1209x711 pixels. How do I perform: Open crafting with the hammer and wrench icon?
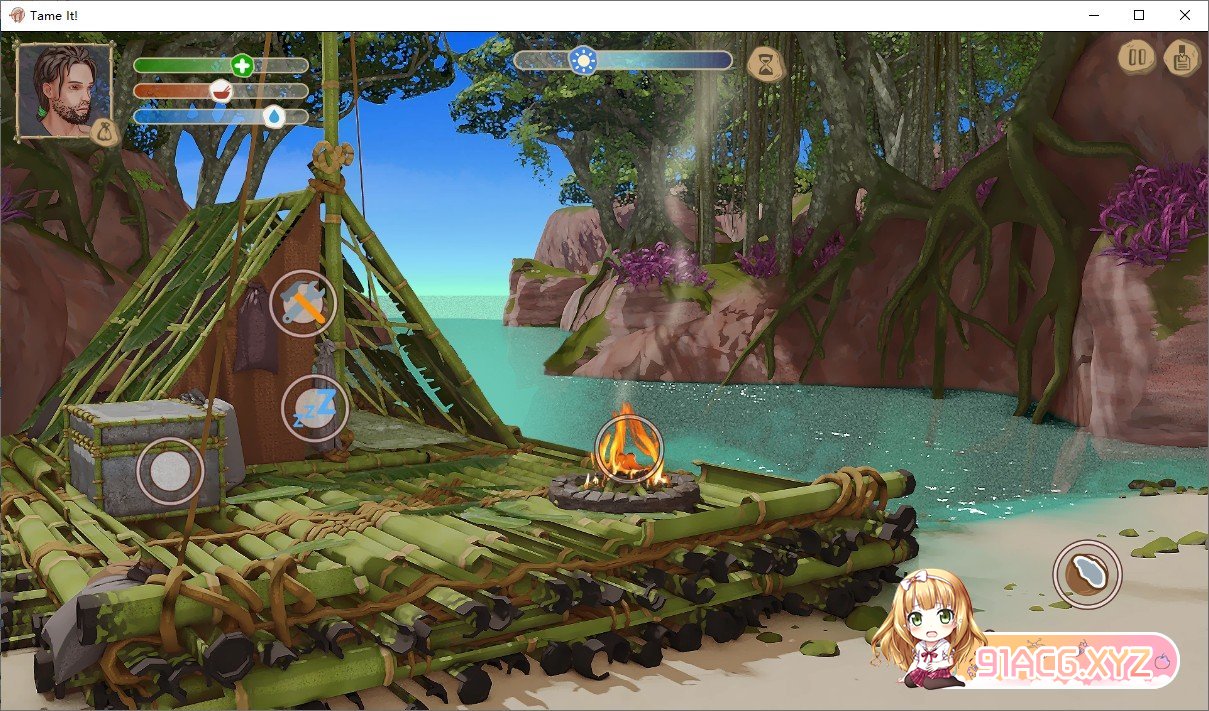point(303,303)
